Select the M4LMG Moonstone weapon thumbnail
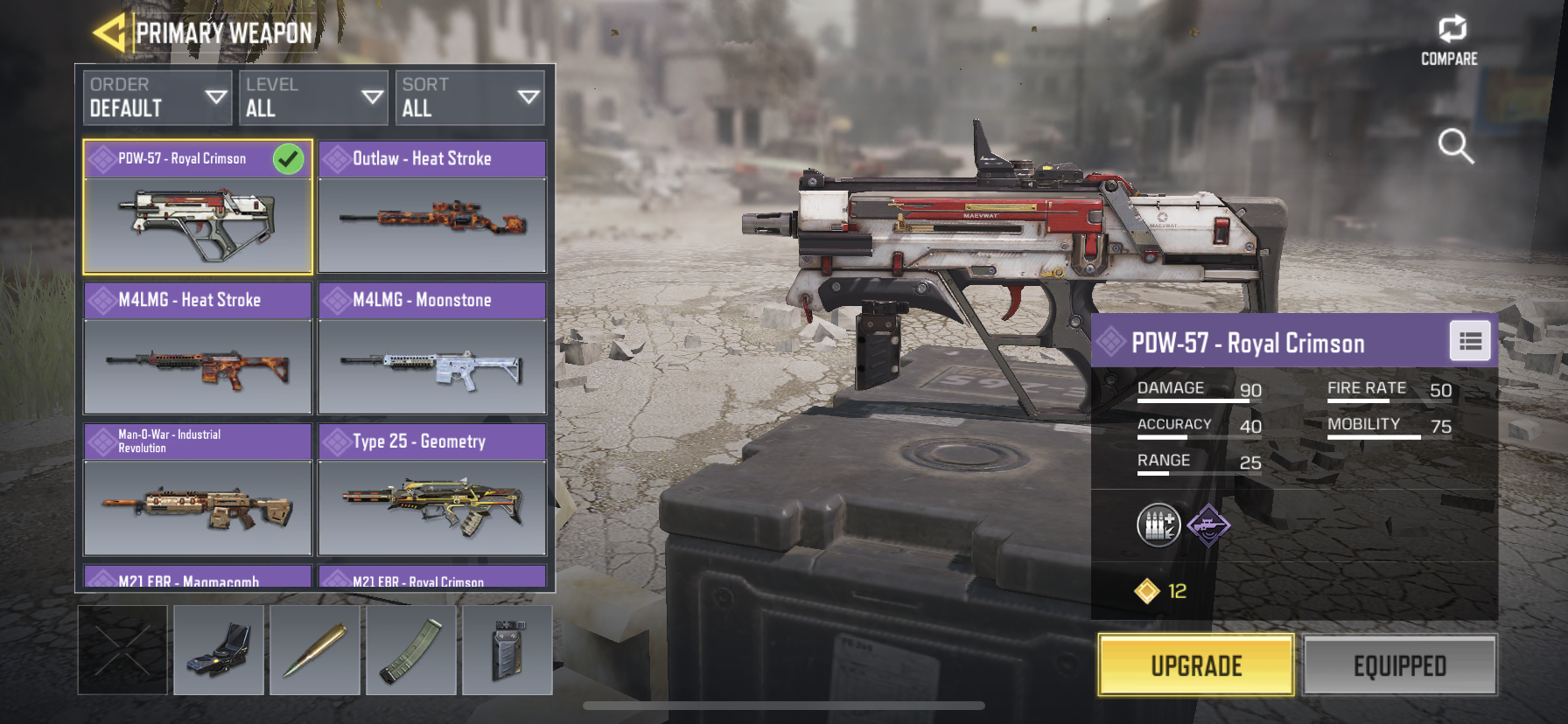1568x724 pixels. [x=432, y=367]
